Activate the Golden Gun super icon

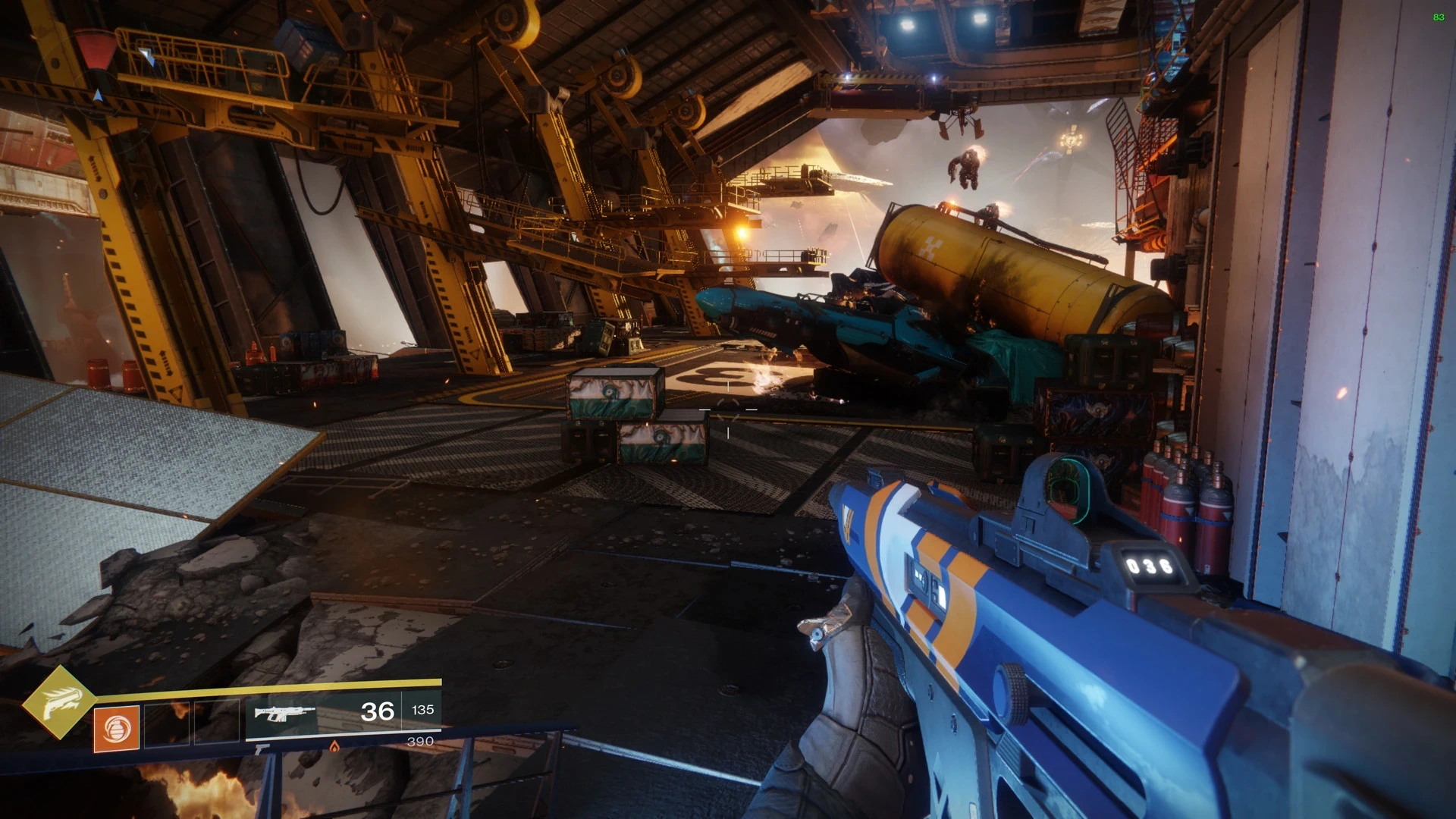pos(59,702)
